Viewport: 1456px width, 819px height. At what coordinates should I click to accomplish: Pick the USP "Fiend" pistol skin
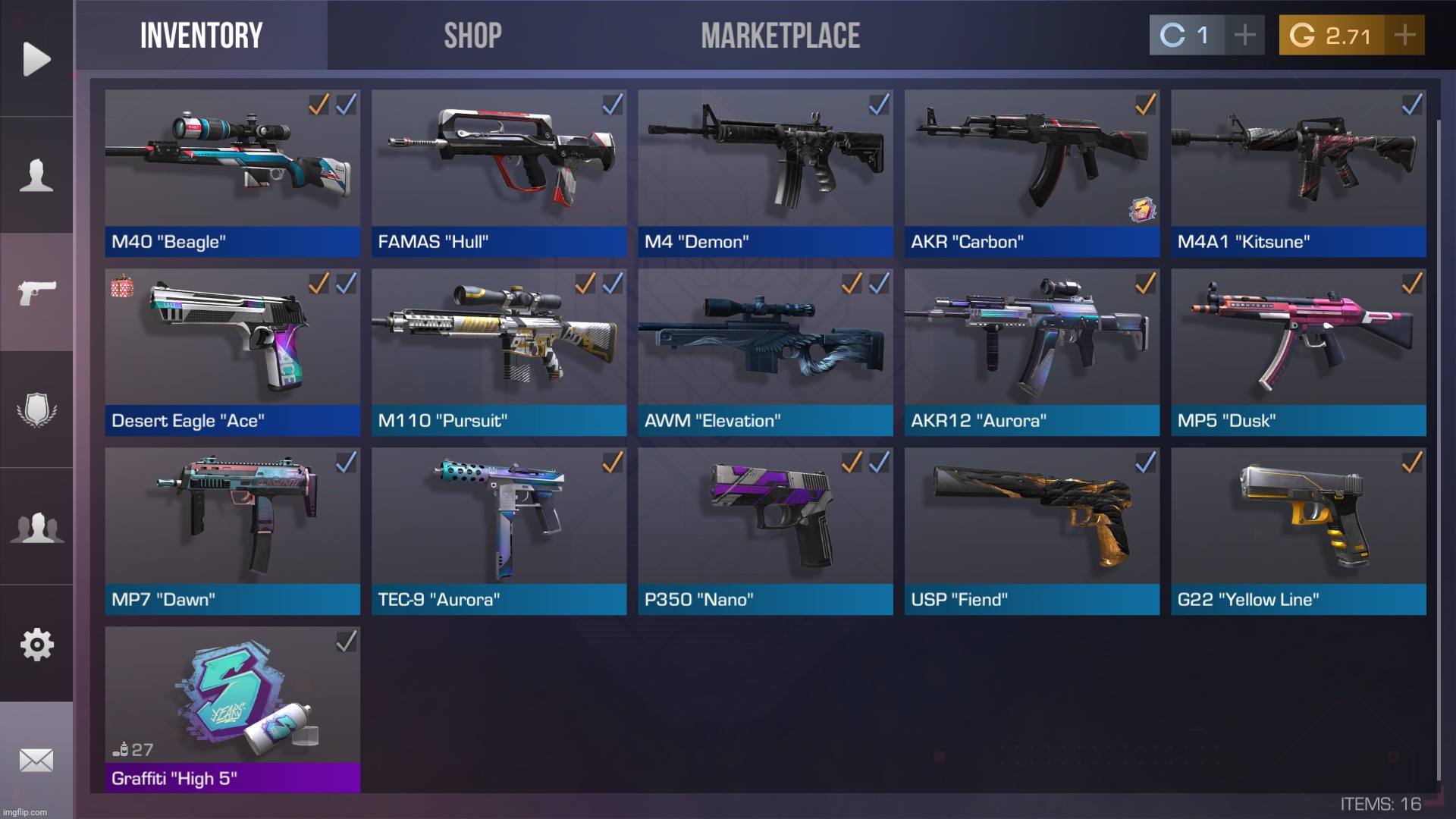[1031, 531]
